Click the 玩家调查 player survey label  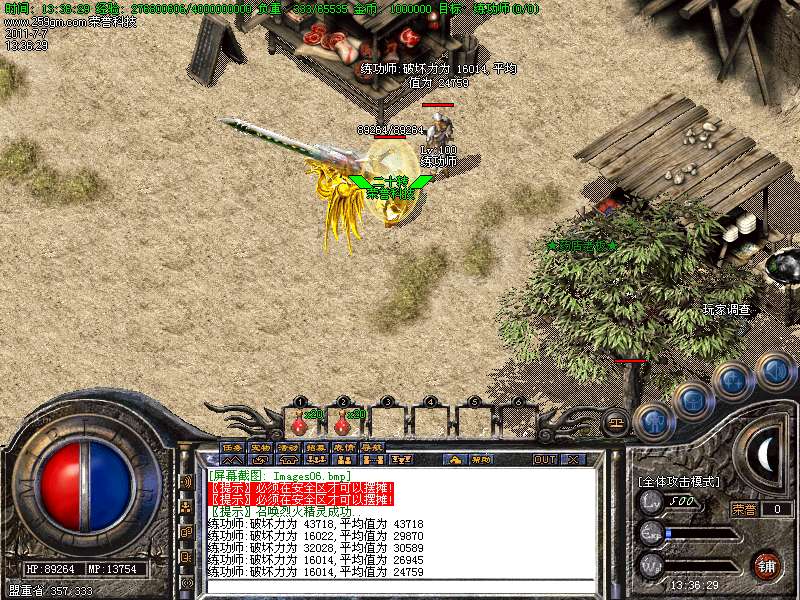[726, 310]
